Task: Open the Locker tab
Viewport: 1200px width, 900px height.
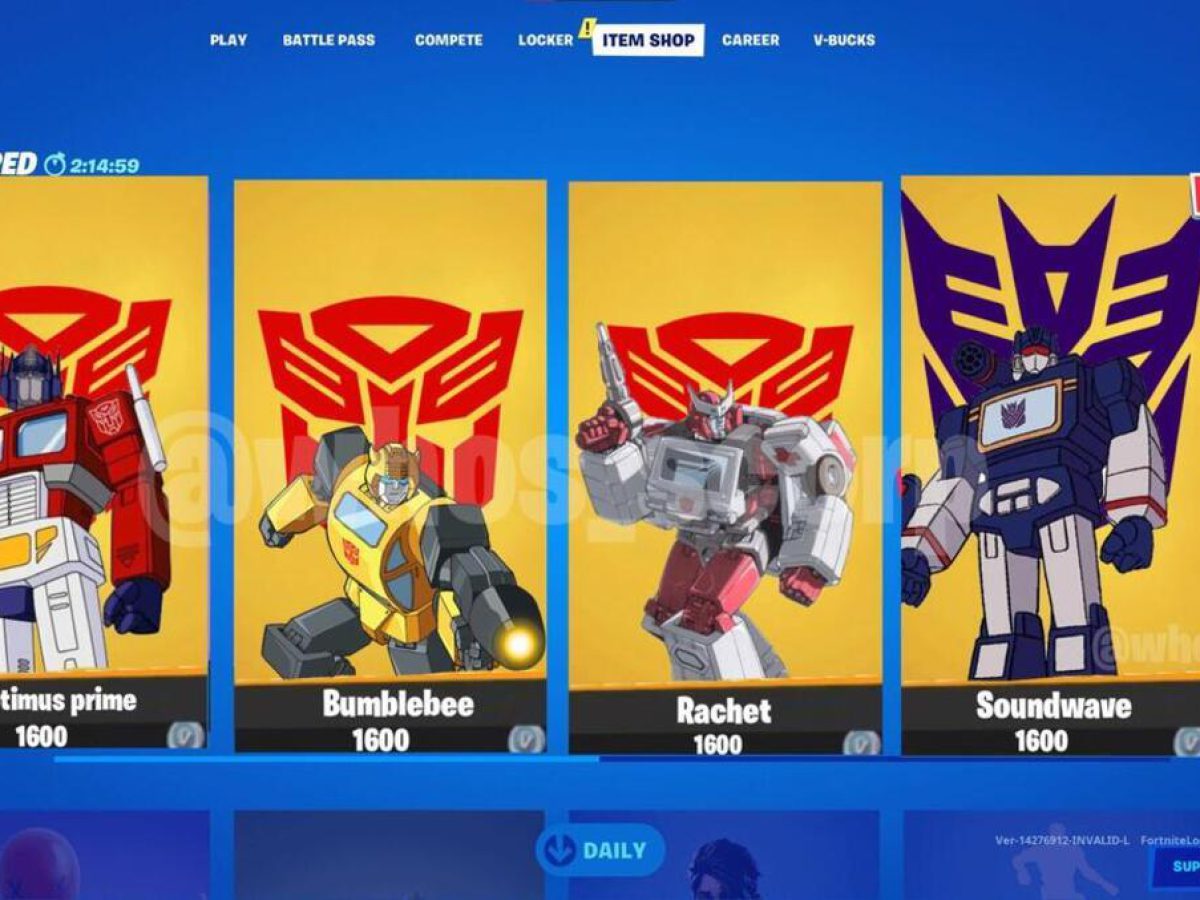Action: point(545,40)
